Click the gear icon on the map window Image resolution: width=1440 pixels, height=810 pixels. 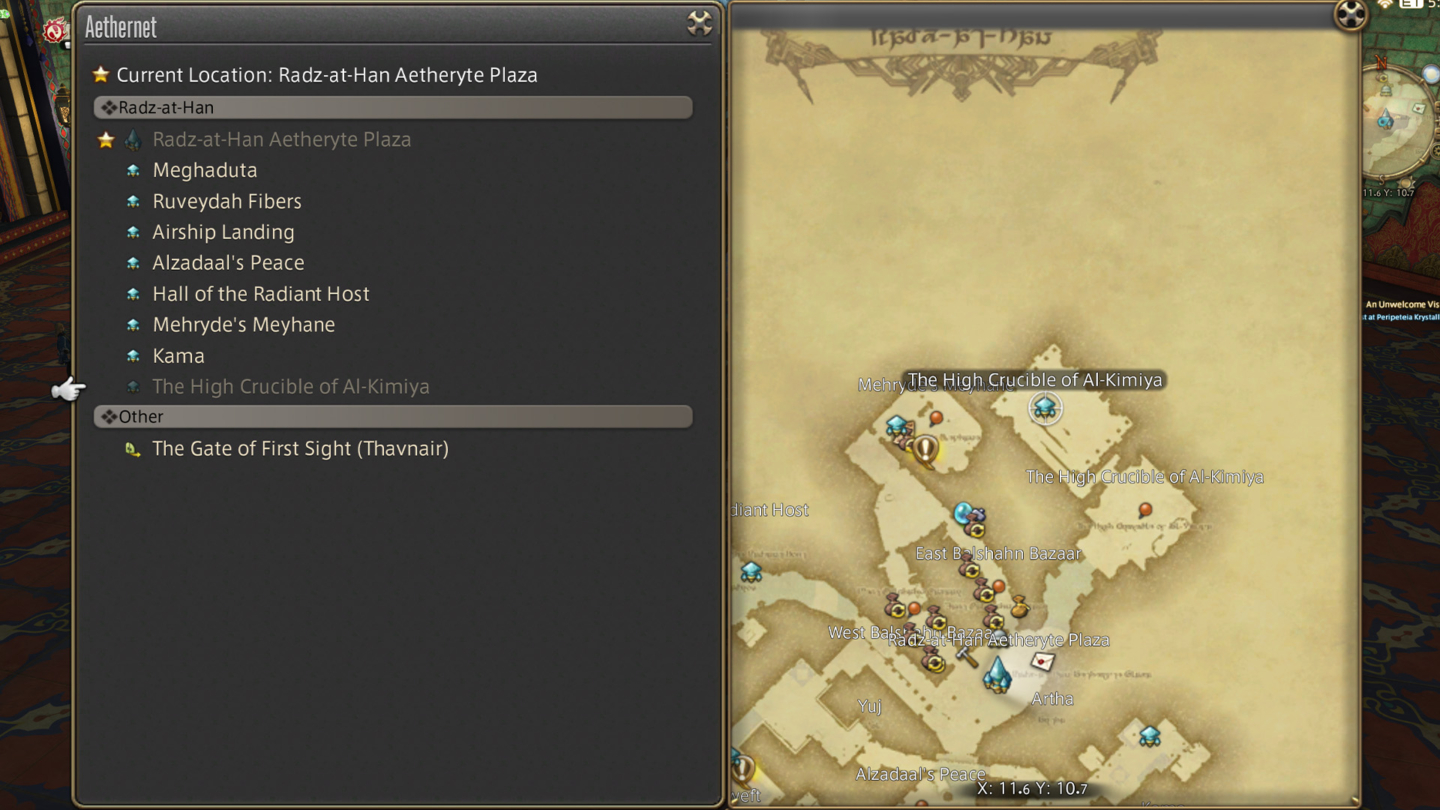click(x=1351, y=16)
